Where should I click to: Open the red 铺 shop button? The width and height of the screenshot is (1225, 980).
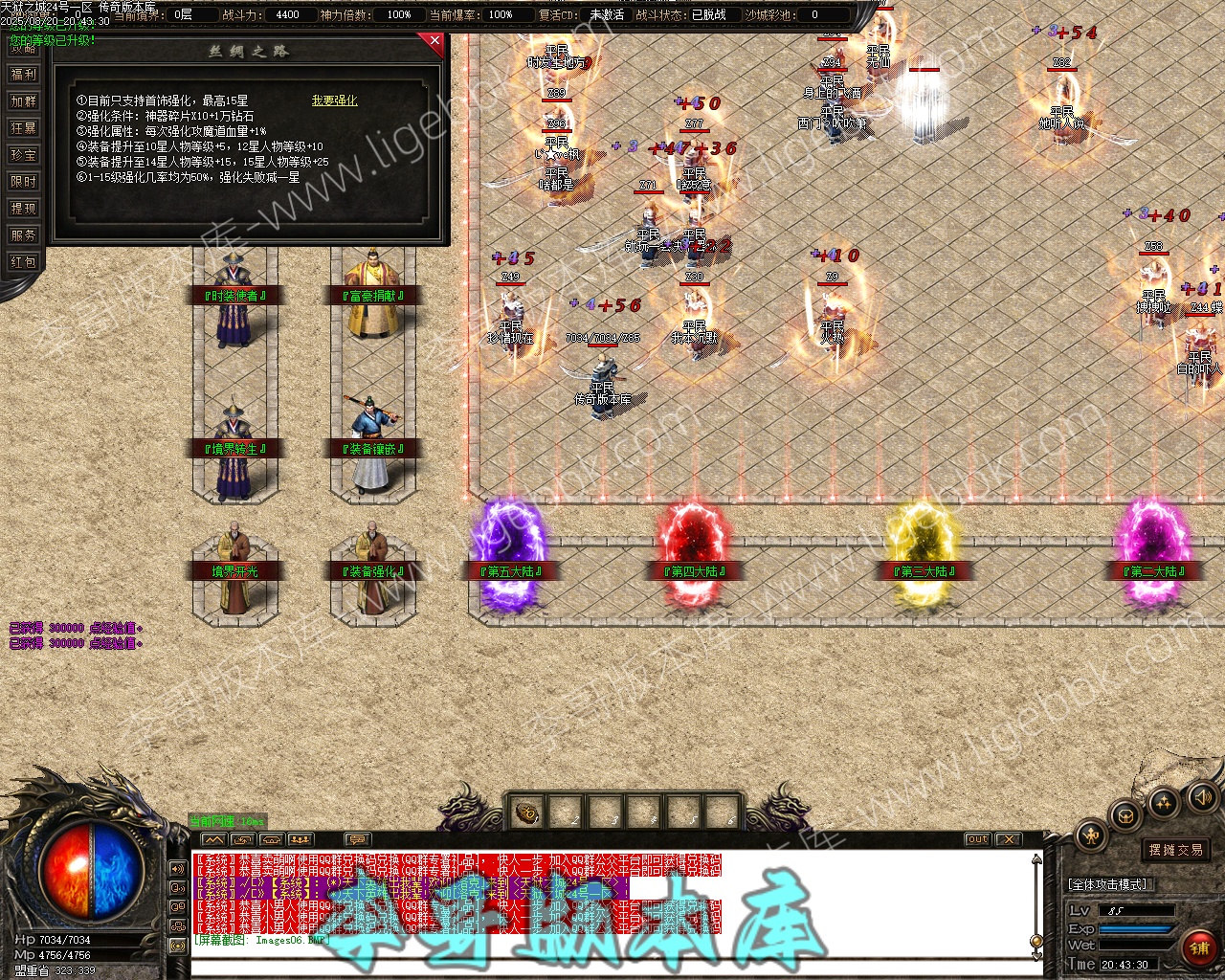tap(1199, 948)
